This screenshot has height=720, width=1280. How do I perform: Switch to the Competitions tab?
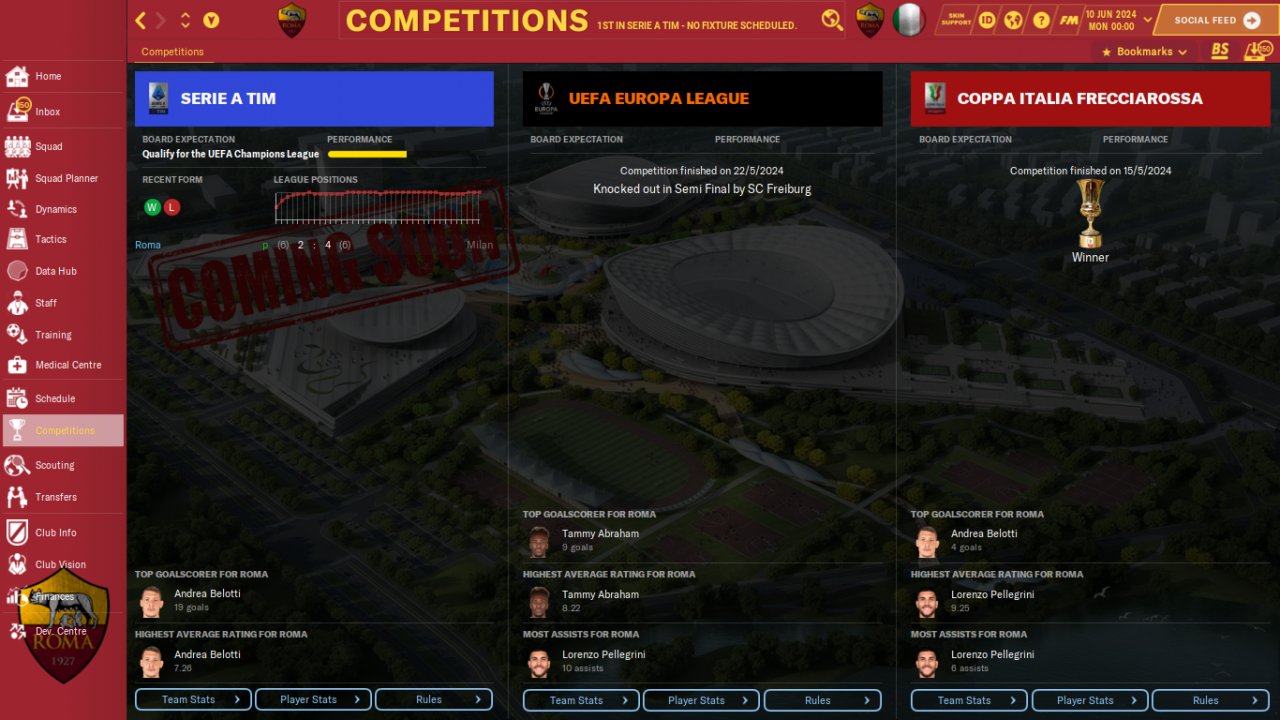(172, 52)
